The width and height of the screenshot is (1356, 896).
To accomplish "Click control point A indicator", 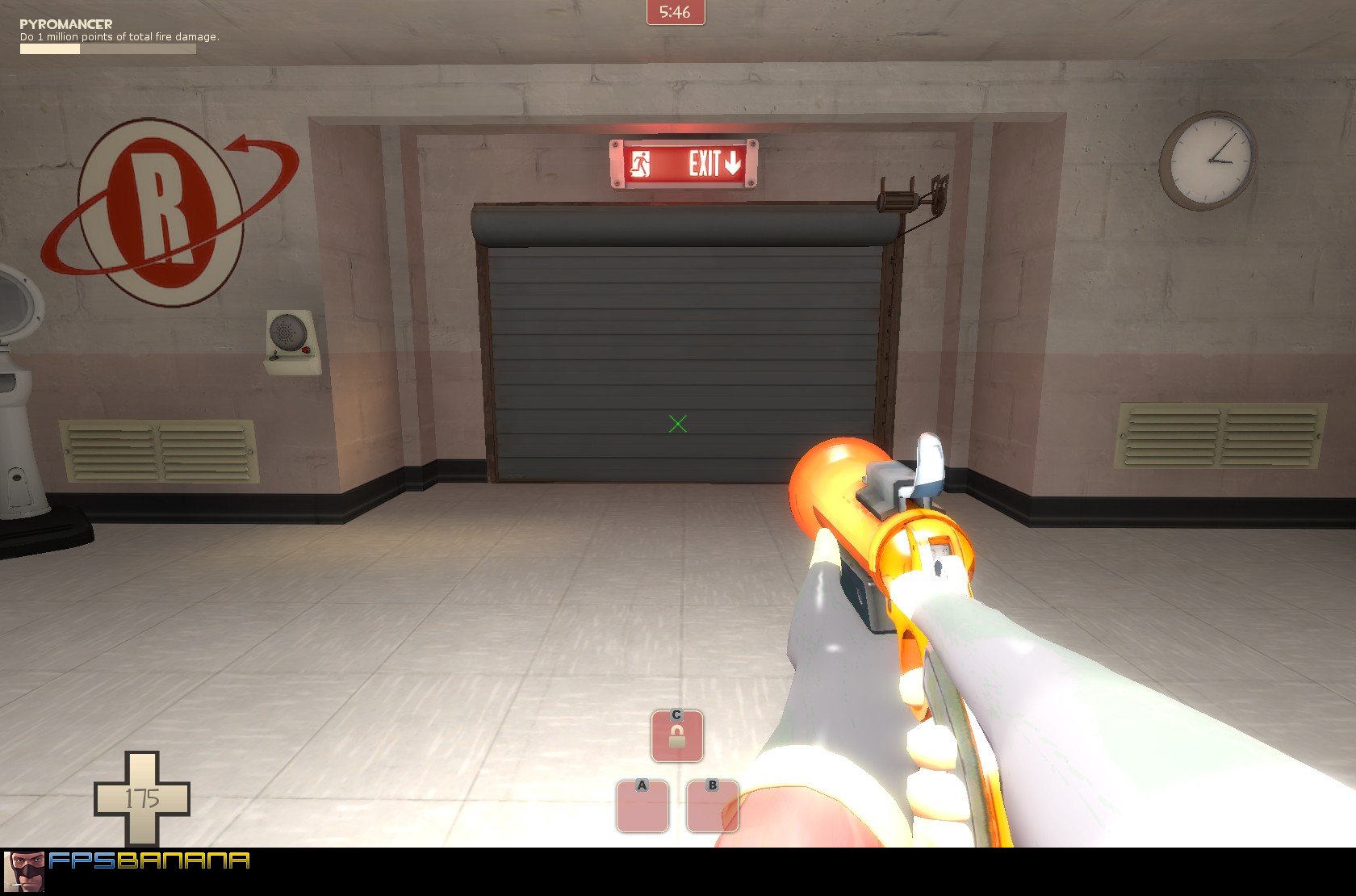I will [642, 803].
